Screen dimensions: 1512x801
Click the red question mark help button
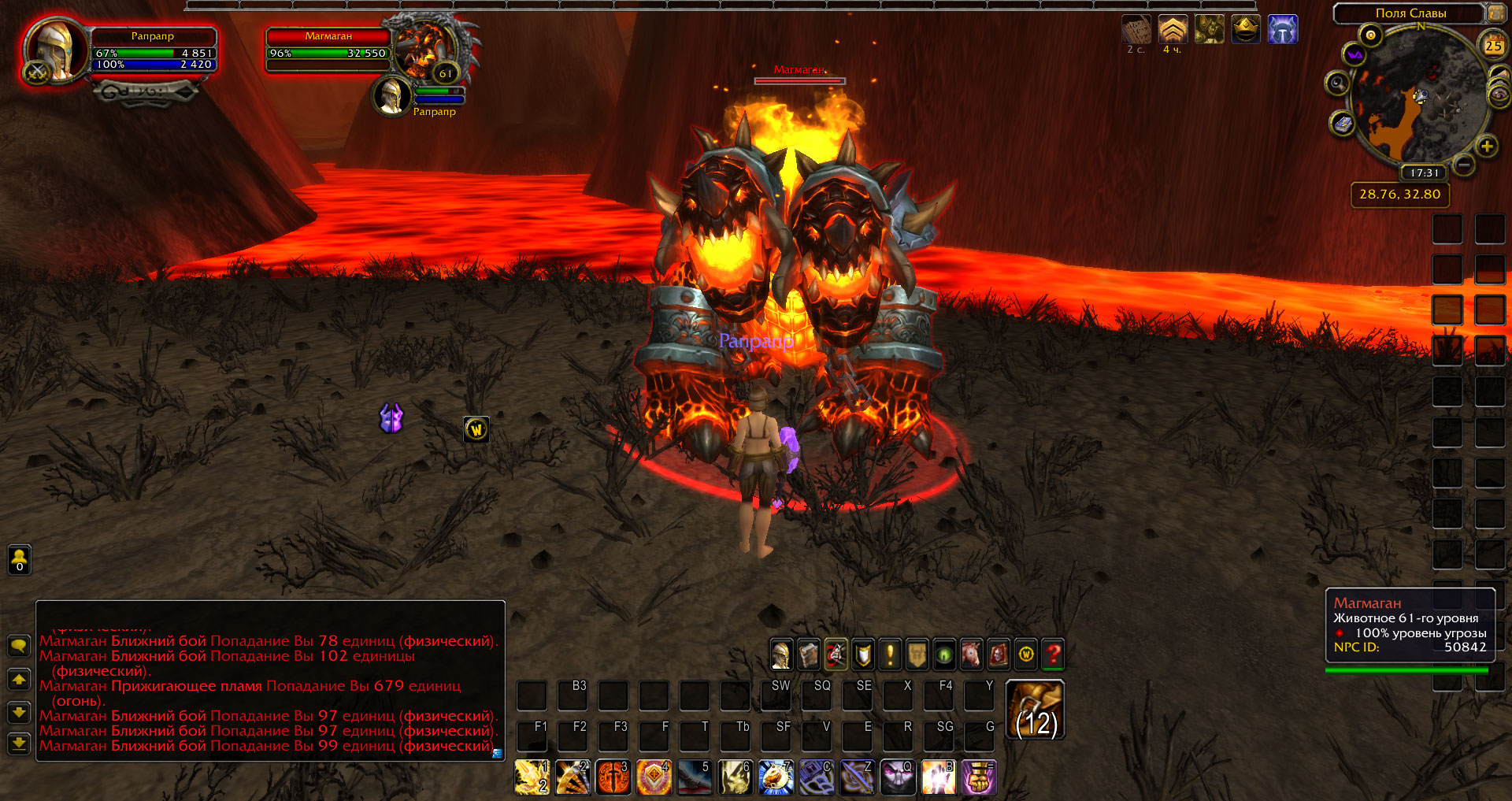tap(1053, 654)
